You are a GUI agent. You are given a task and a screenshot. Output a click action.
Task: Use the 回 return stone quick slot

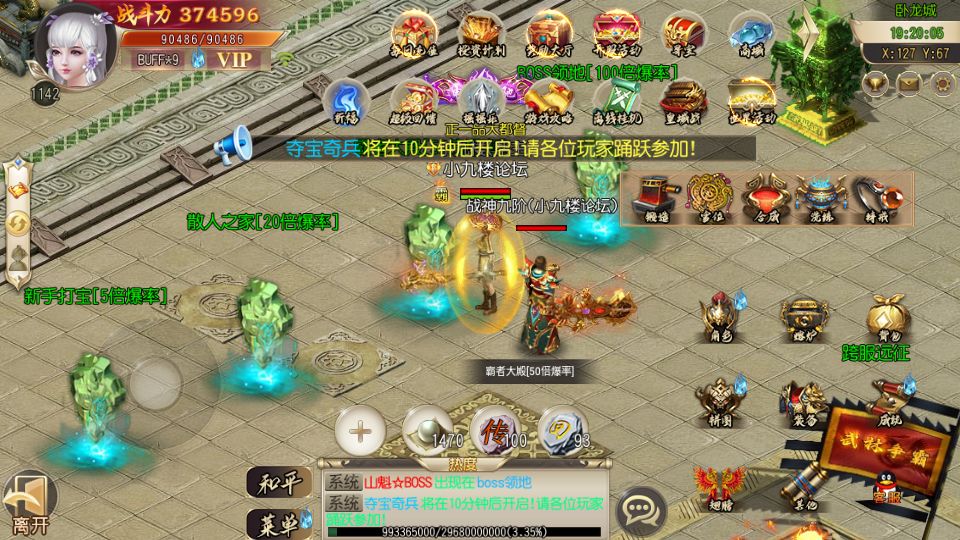tap(560, 431)
